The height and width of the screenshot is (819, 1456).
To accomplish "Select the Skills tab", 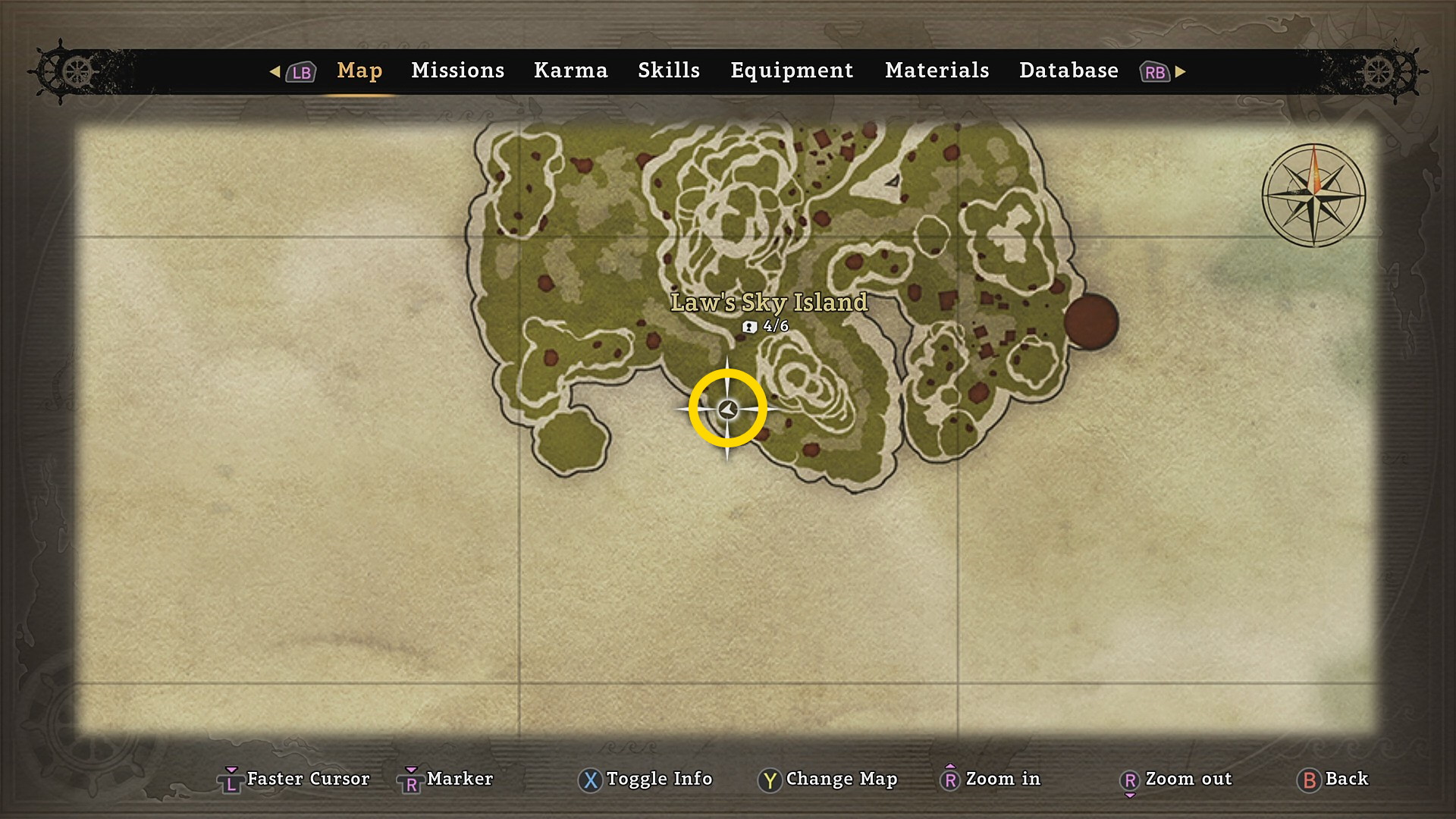I will pyautogui.click(x=668, y=71).
